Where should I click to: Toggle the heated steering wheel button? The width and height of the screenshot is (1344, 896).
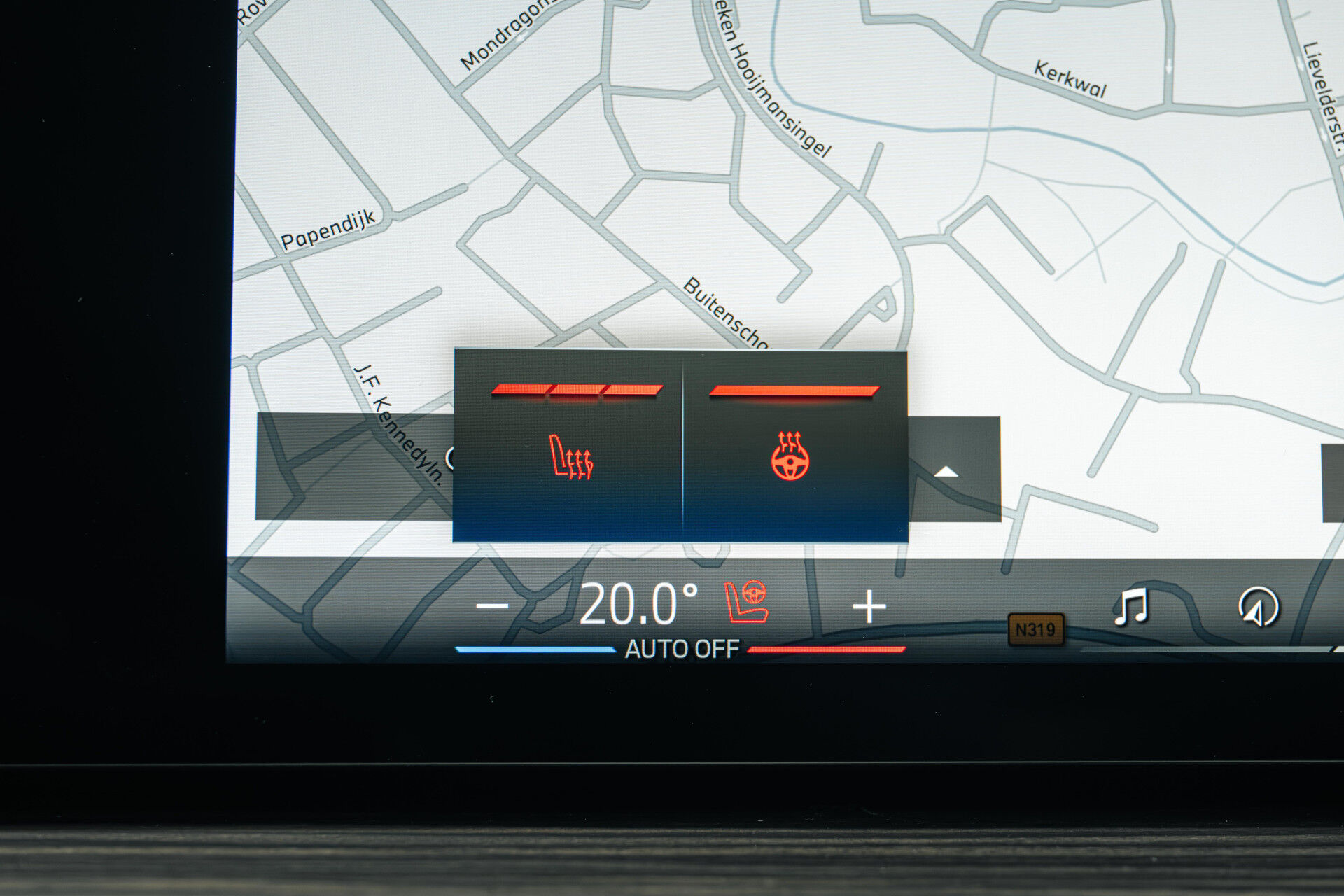[791, 456]
